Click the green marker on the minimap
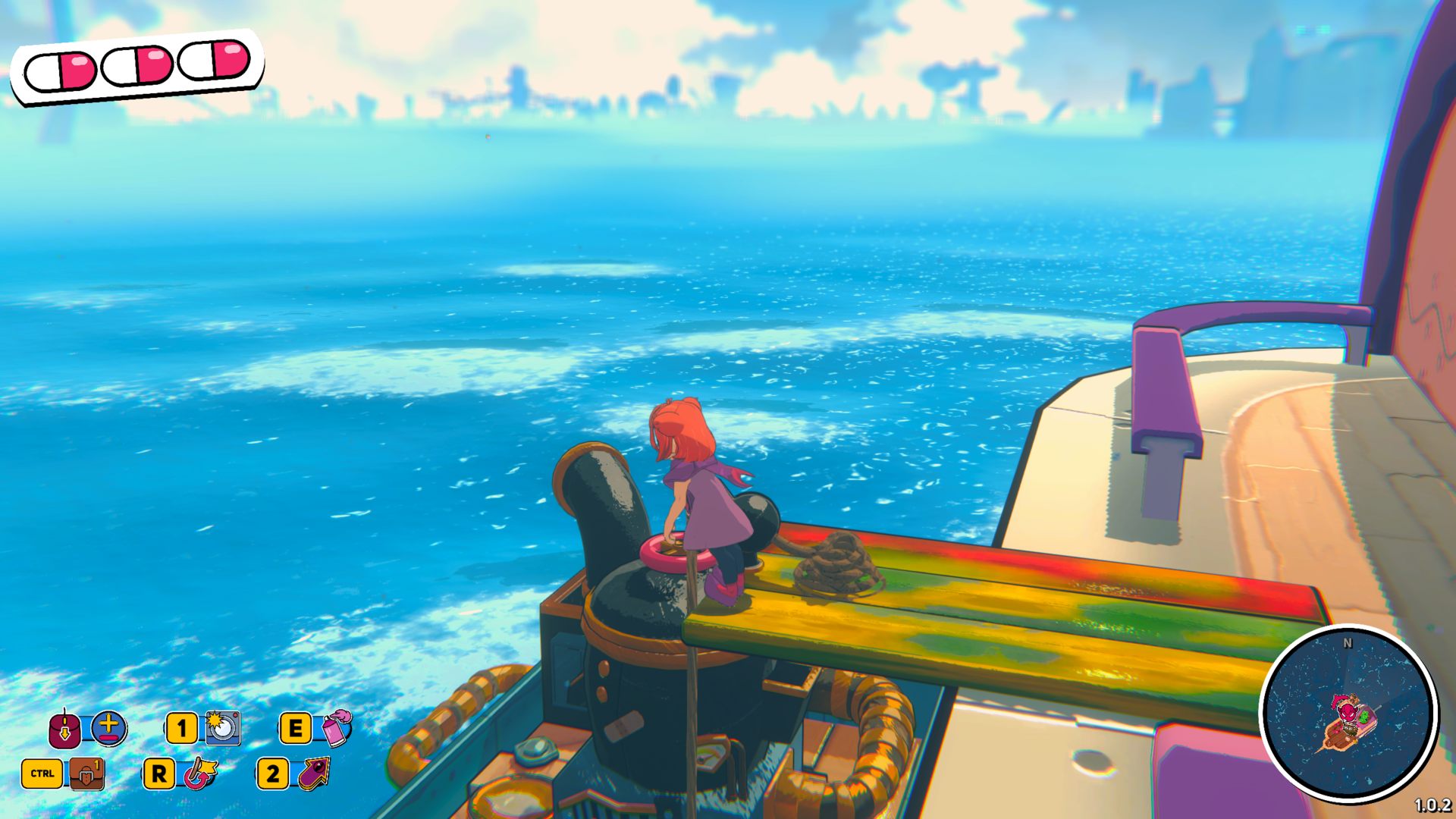Viewport: 1456px width, 819px height. pos(1364,715)
